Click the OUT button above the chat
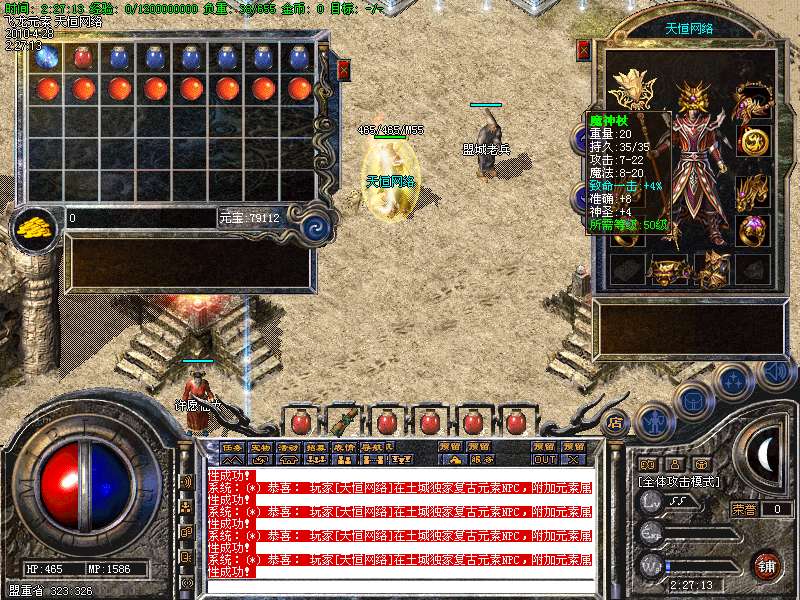Screen dimensions: 800x600 click(544, 460)
